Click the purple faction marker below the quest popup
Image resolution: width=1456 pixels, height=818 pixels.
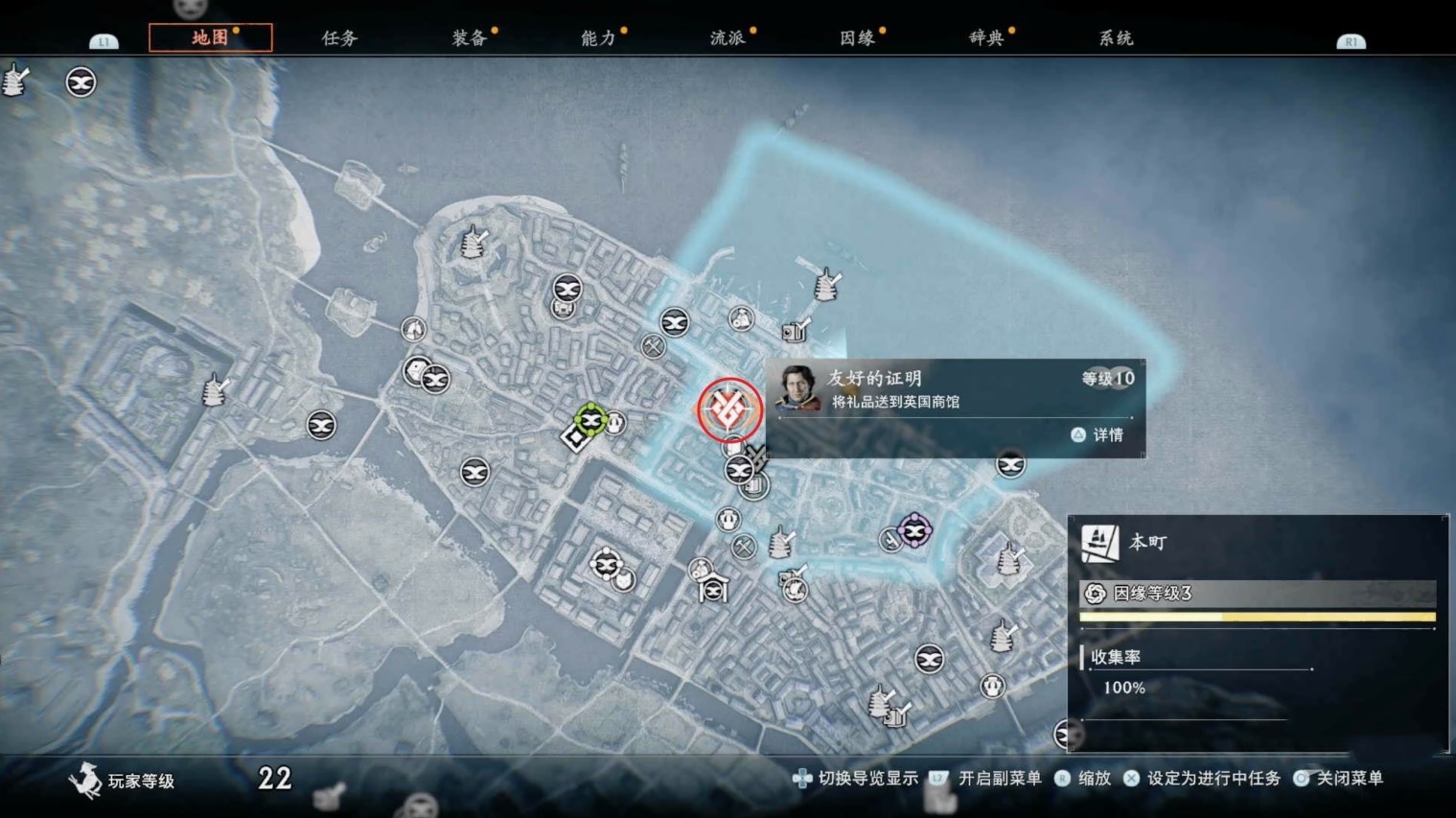point(913,529)
